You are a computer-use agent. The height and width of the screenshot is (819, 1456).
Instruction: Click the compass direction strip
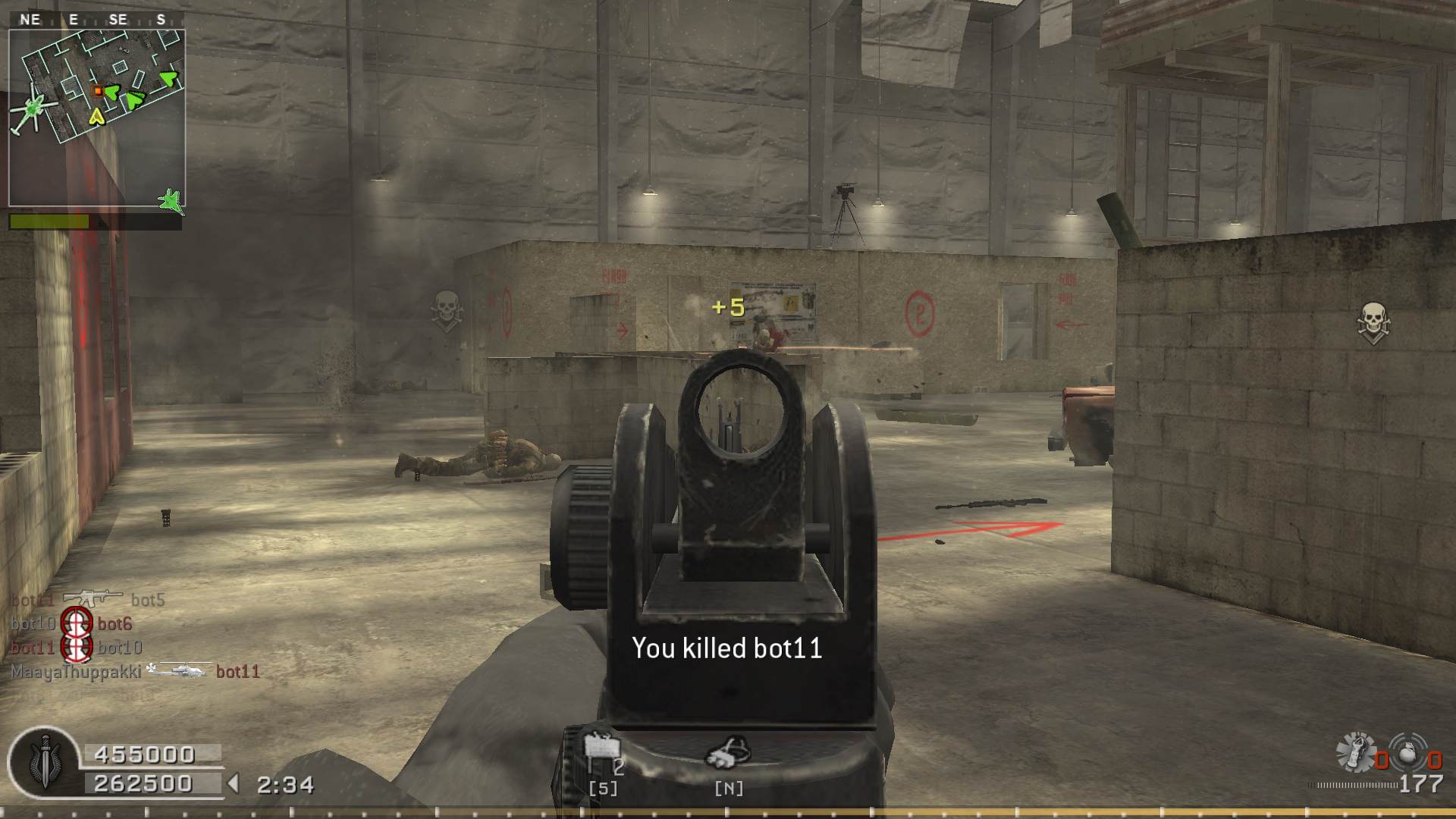coord(96,20)
